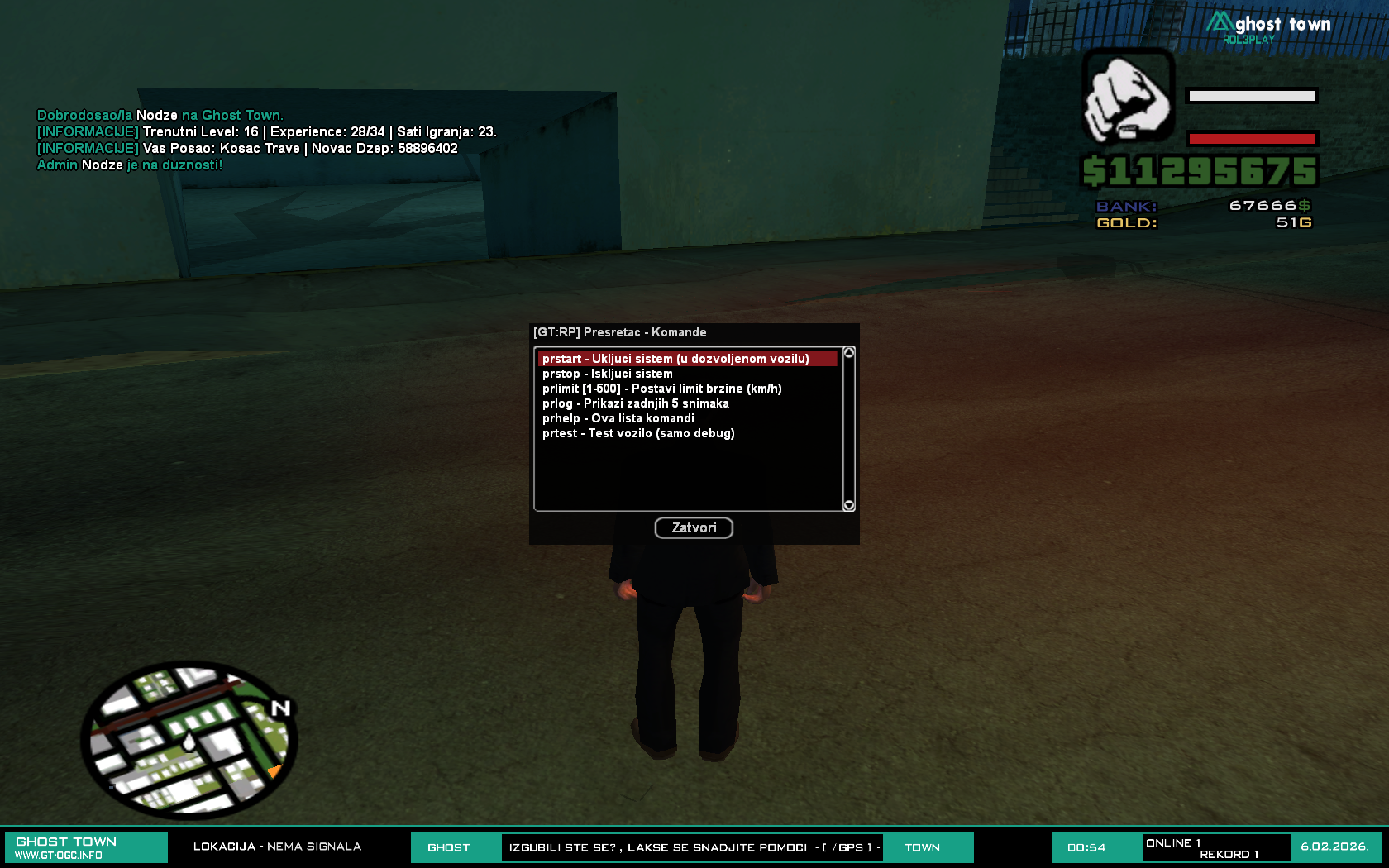Viewport: 1389px width, 868px height.
Task: Pick the prlimit speed limit command
Action: coord(661,389)
